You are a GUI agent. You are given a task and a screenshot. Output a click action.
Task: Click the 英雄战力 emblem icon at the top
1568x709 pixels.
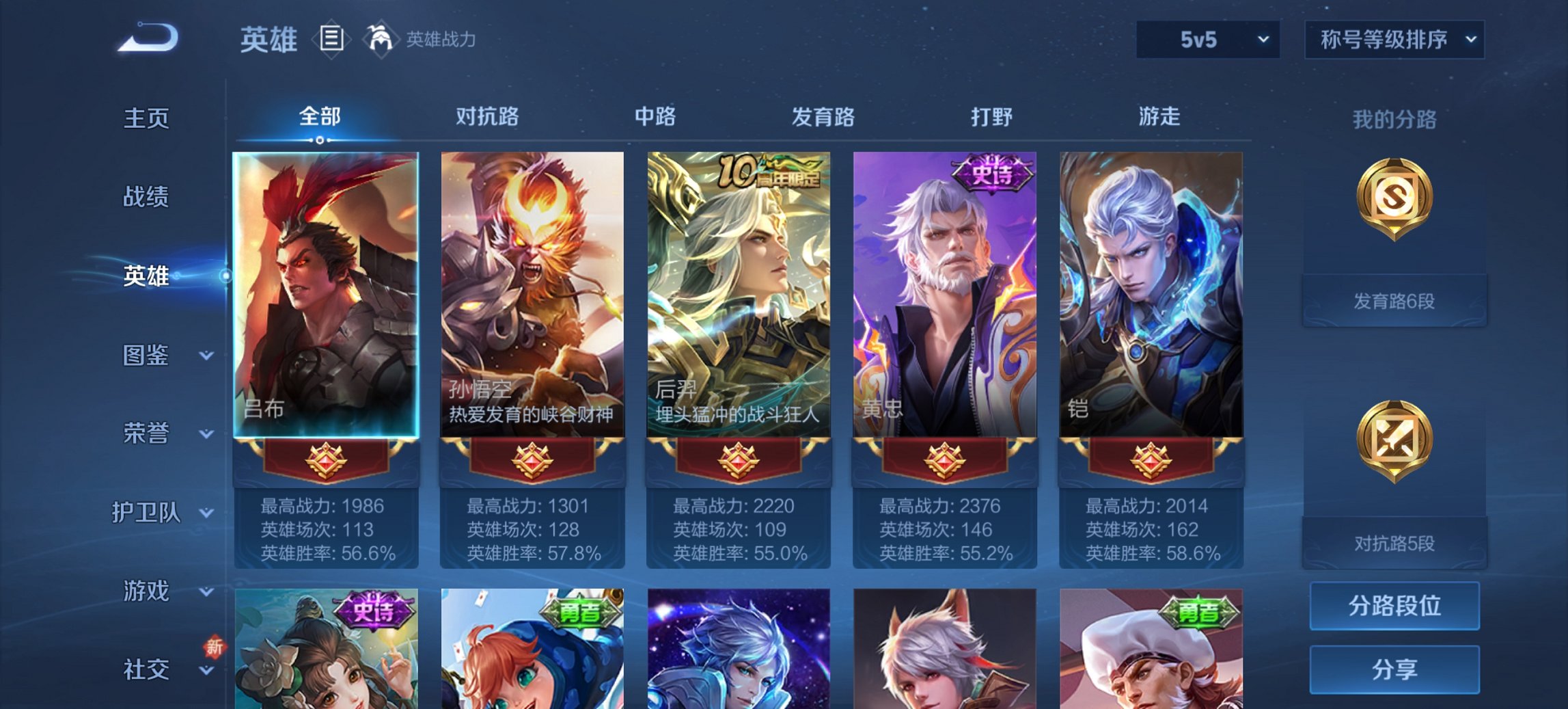pos(381,38)
